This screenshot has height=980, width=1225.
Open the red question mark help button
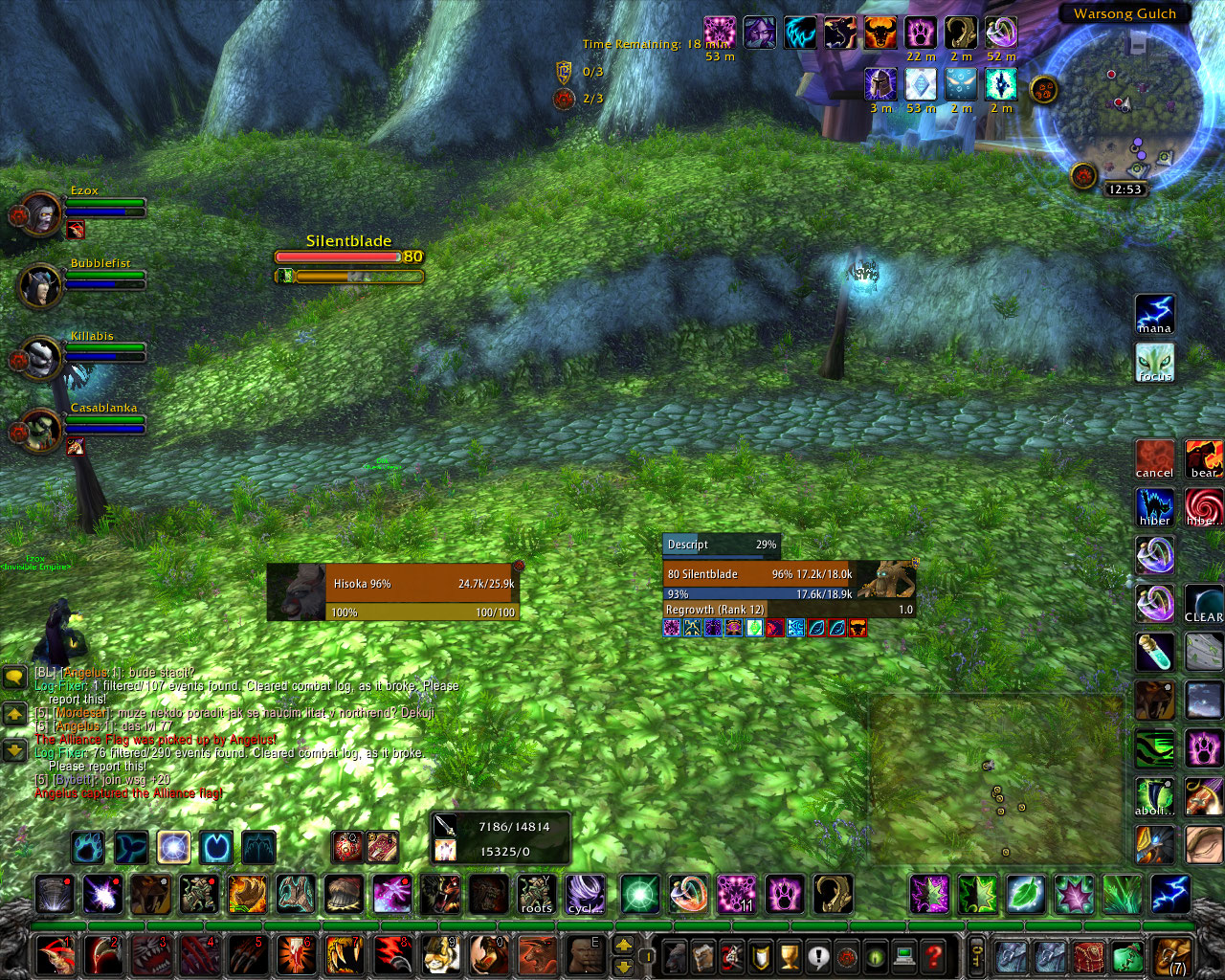coord(933,955)
